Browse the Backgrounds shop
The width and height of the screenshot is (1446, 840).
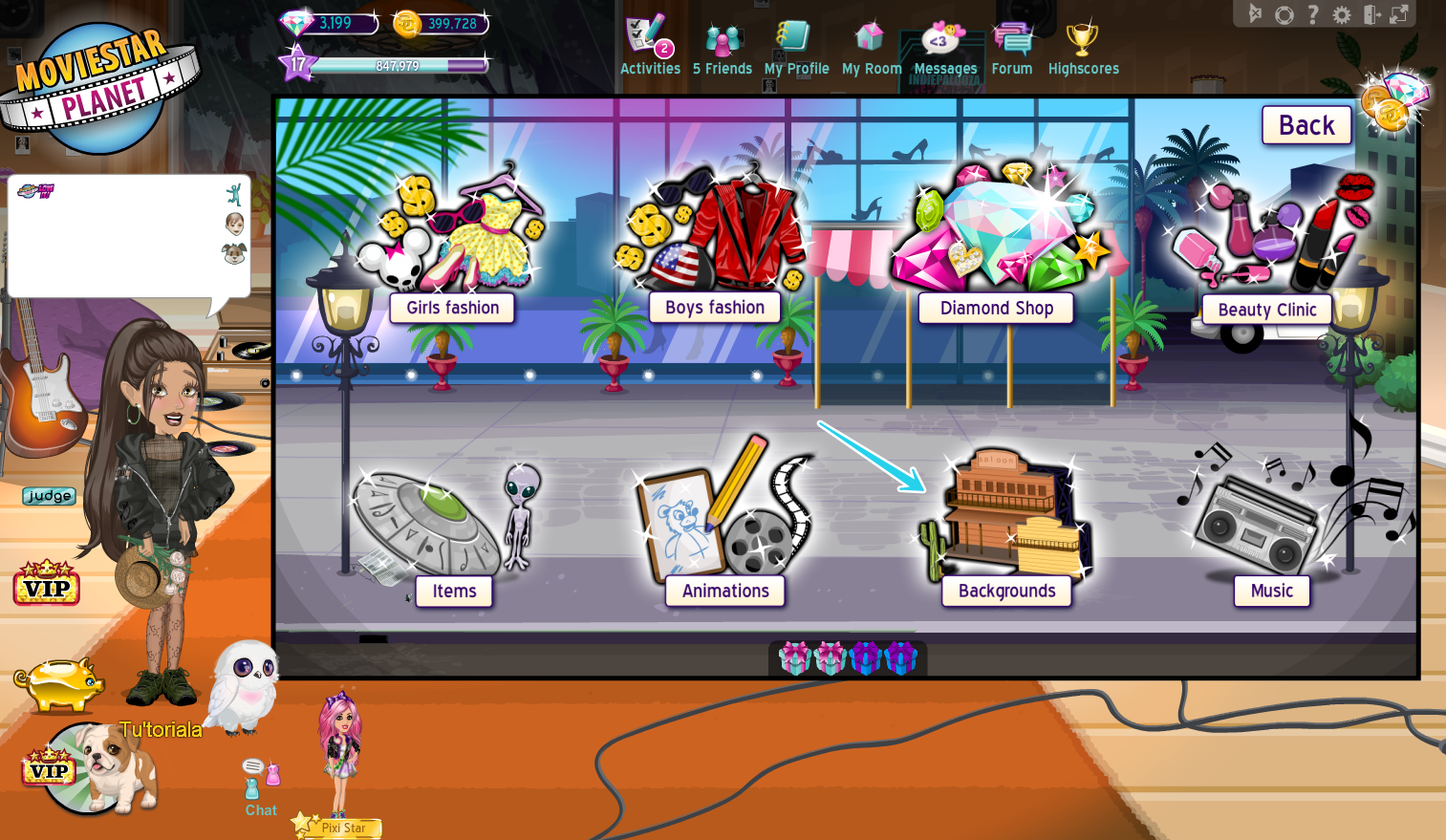pos(1006,591)
